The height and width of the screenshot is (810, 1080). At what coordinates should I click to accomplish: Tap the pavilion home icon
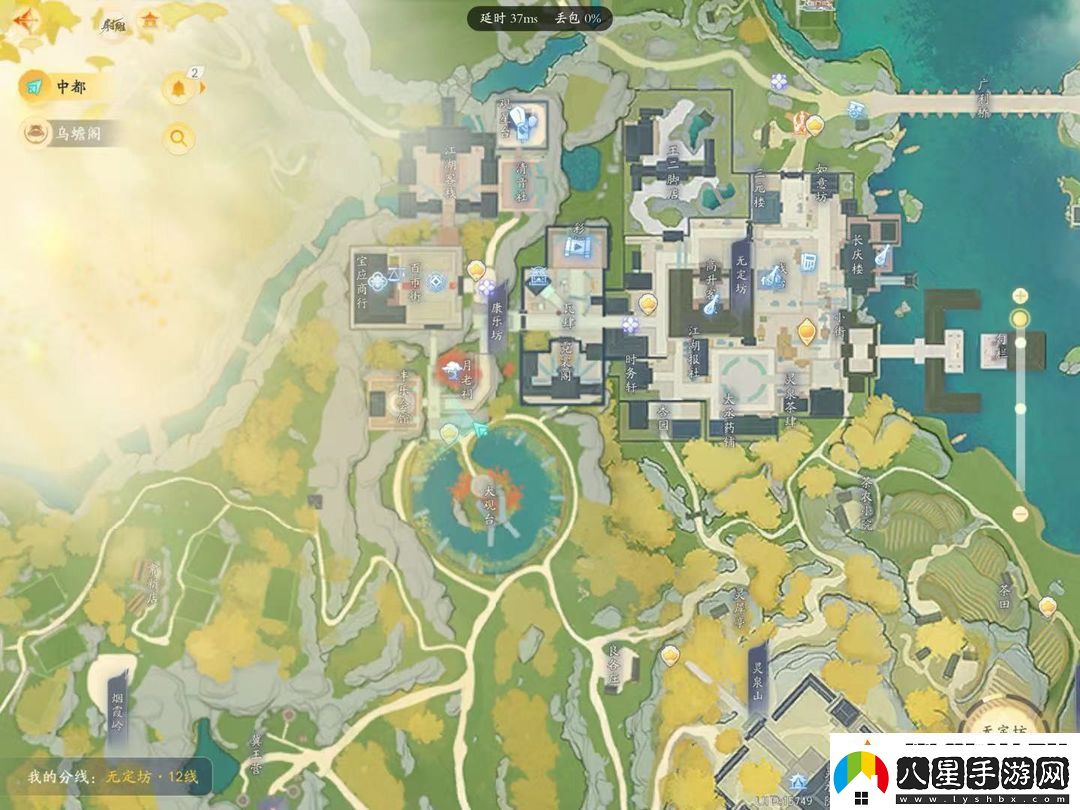click(x=150, y=19)
